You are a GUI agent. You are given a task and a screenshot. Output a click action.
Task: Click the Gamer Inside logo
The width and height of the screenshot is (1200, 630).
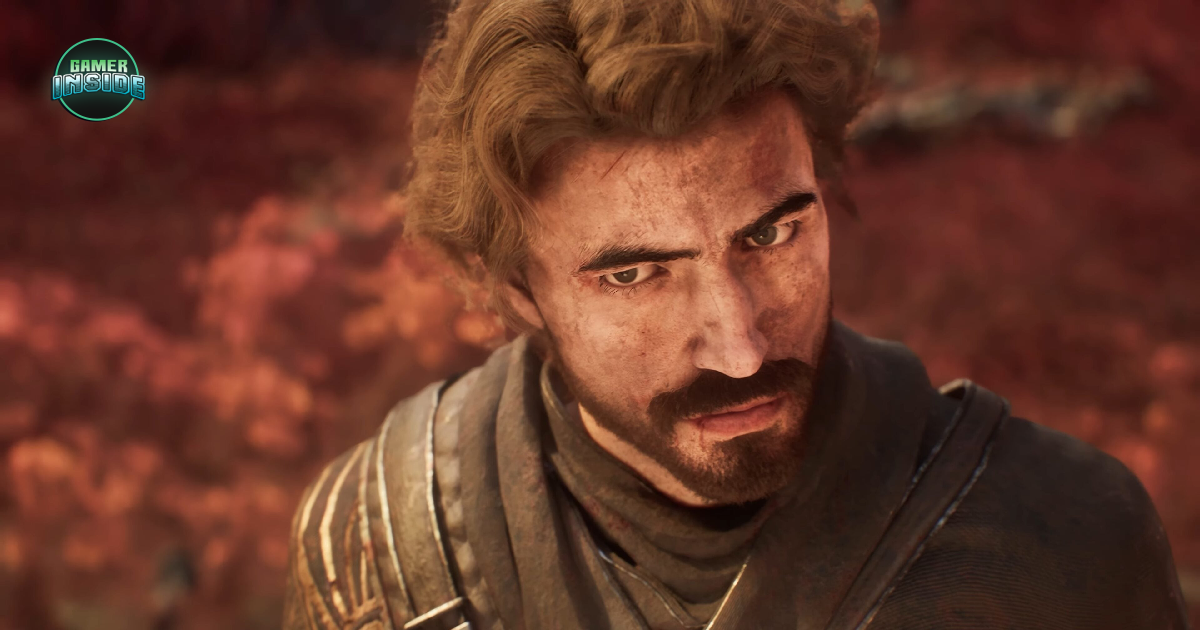98,80
